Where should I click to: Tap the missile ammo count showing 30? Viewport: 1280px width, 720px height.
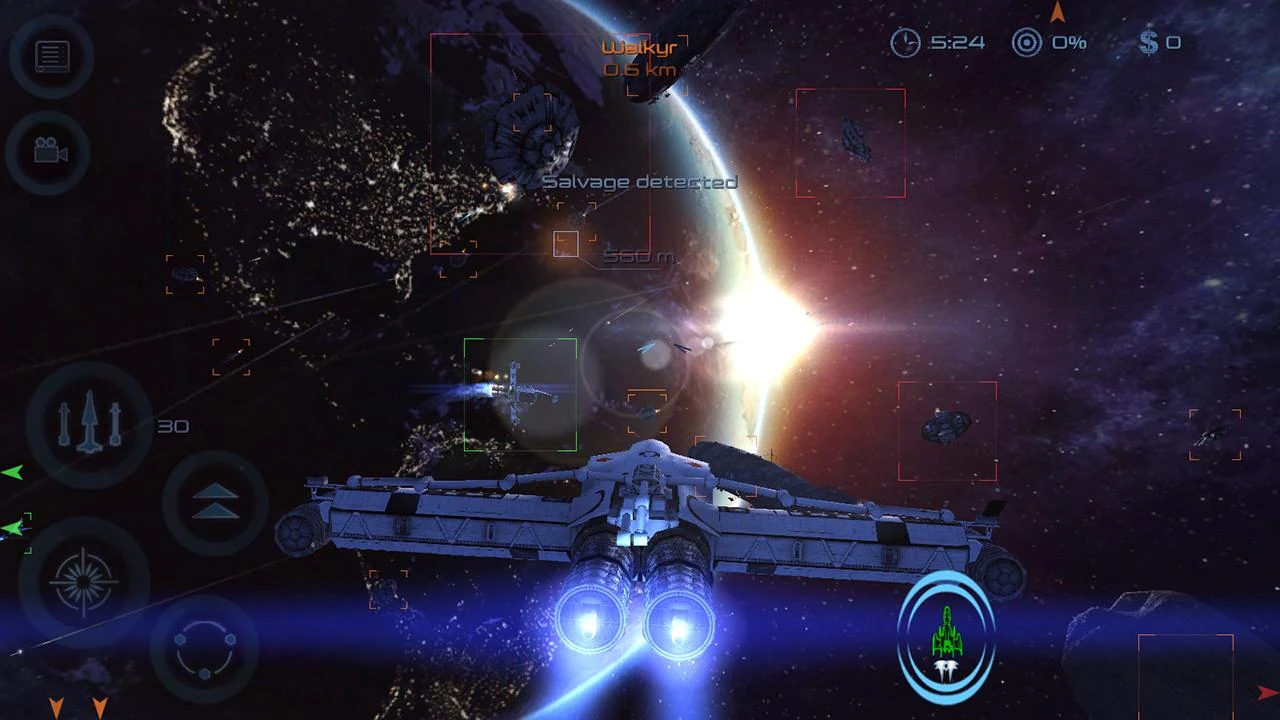pos(174,427)
